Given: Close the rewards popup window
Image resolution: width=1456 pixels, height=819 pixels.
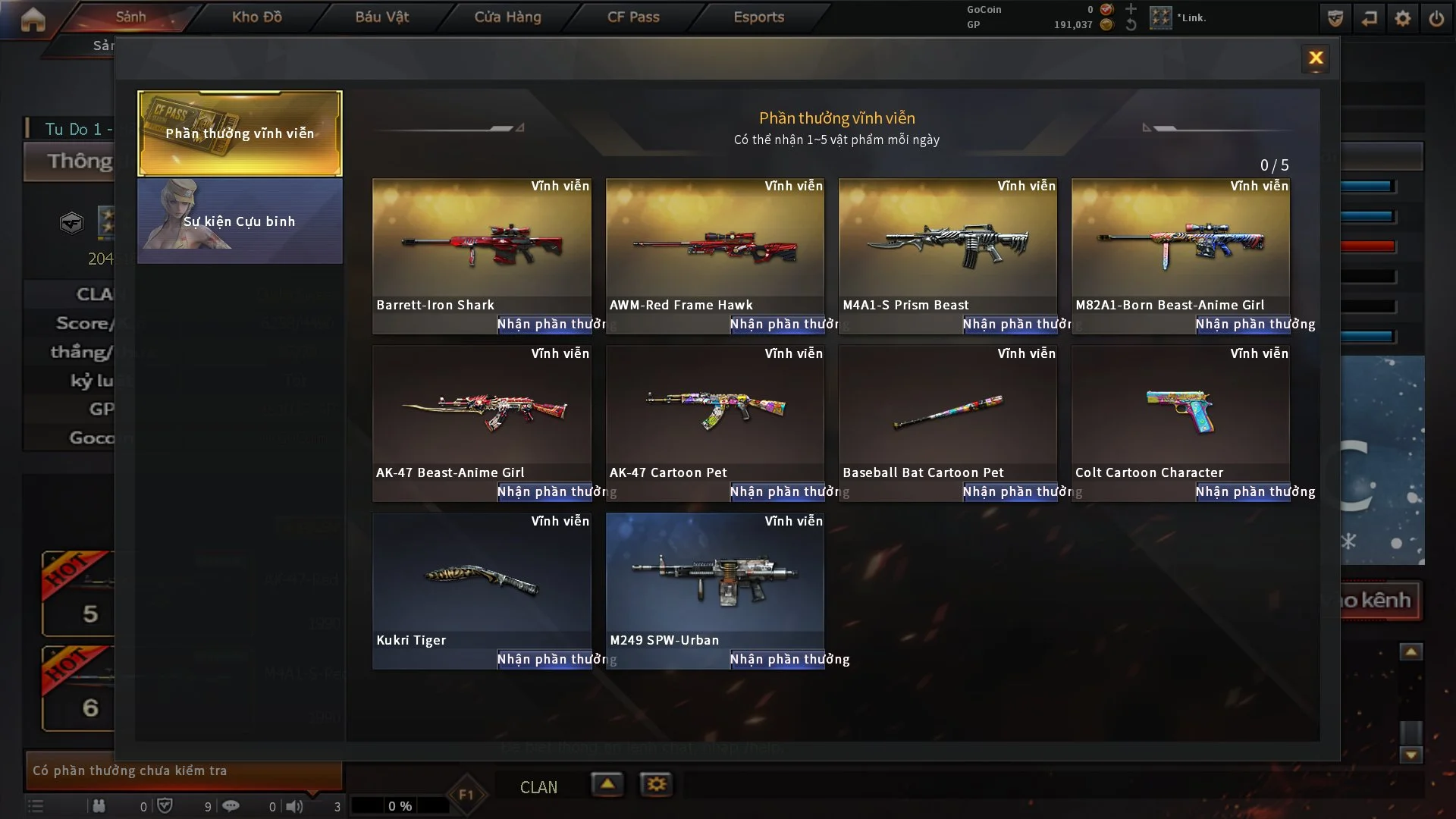Looking at the screenshot, I should pyautogui.click(x=1316, y=58).
